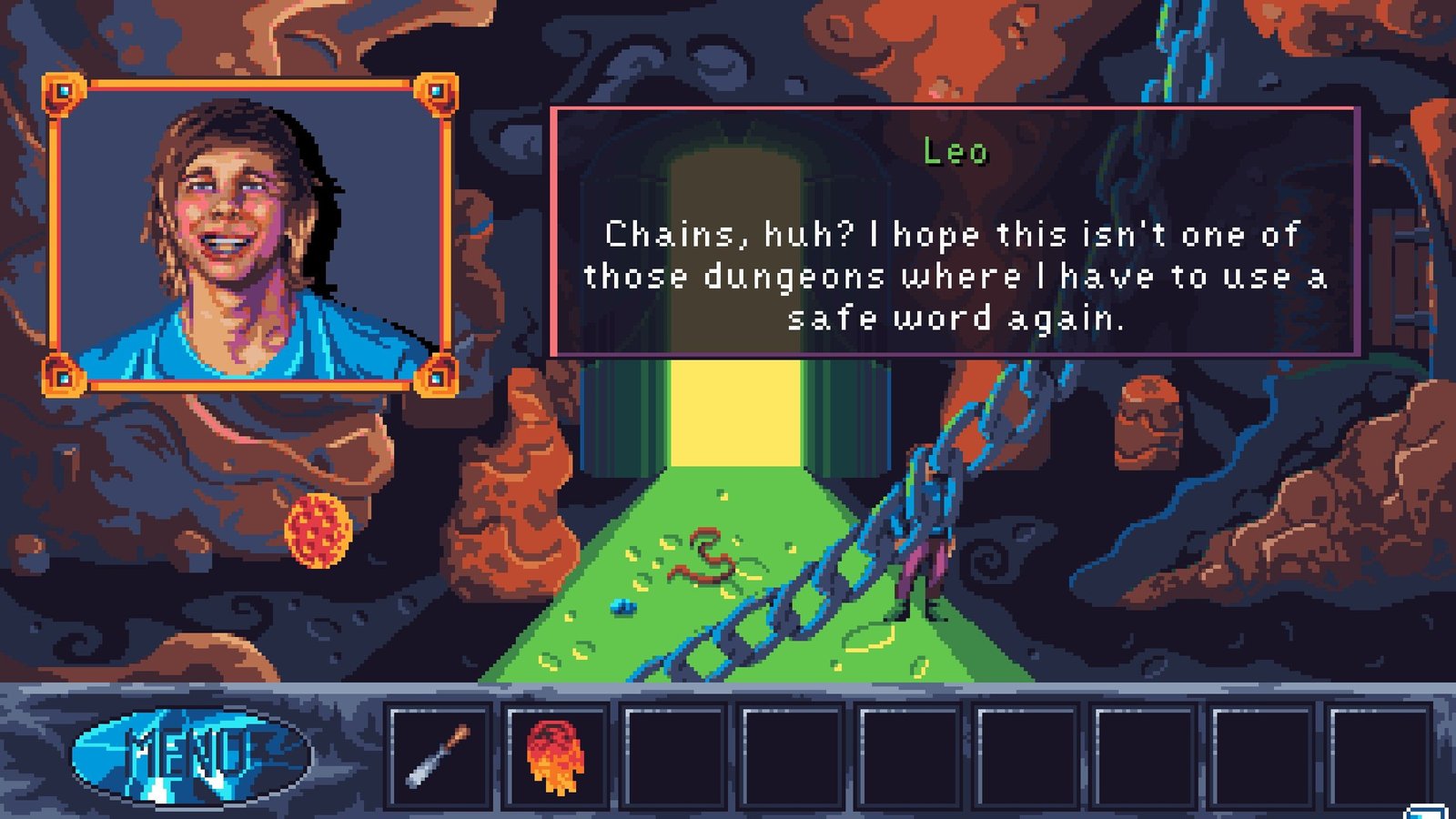This screenshot has width=1456, height=819.
Task: Advance Leo's dialogue text box
Action: coord(955,232)
